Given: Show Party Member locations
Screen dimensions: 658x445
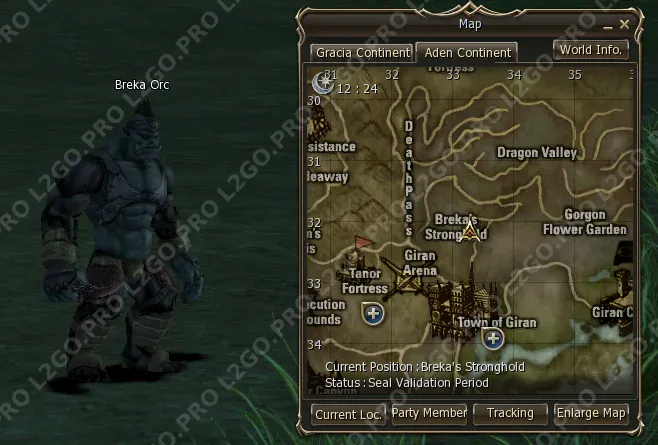Looking at the screenshot, I should [x=429, y=412].
